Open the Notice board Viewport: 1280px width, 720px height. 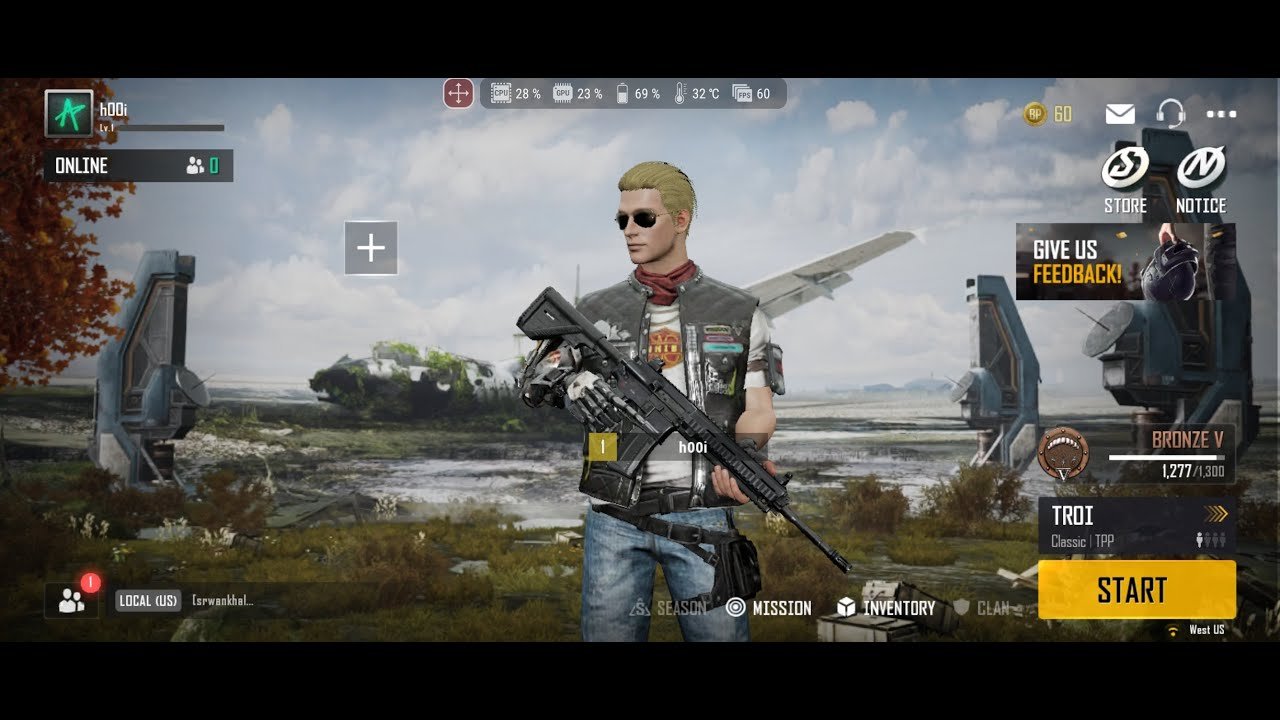[x=1201, y=180]
